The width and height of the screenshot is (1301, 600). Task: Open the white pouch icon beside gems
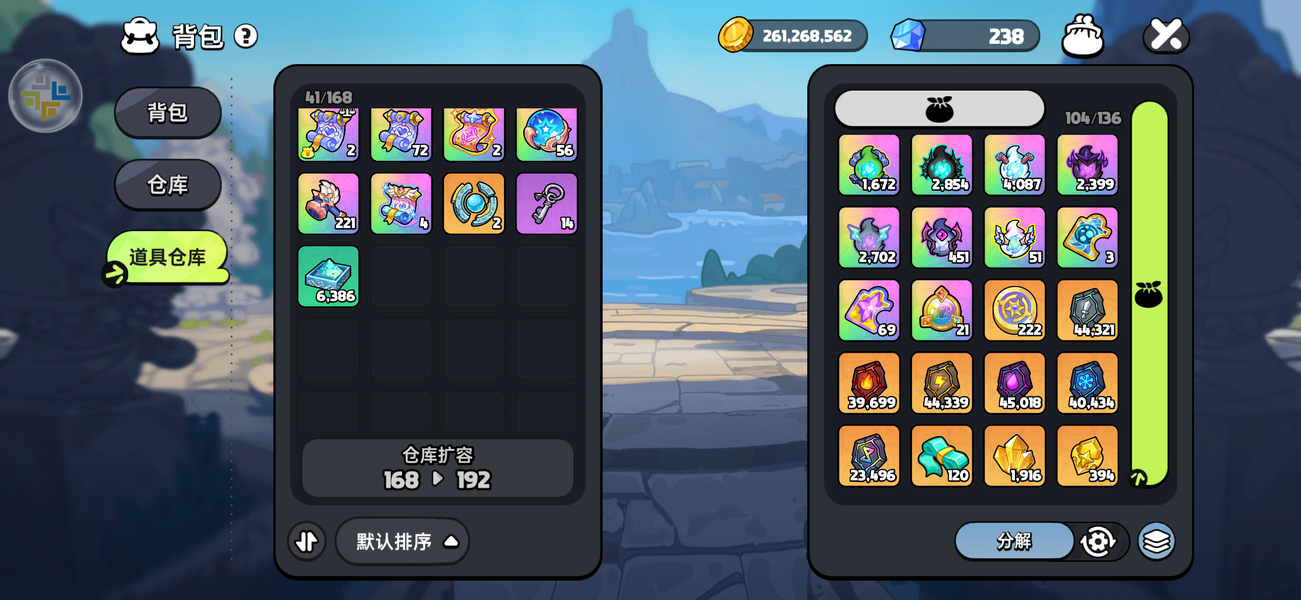[1082, 36]
